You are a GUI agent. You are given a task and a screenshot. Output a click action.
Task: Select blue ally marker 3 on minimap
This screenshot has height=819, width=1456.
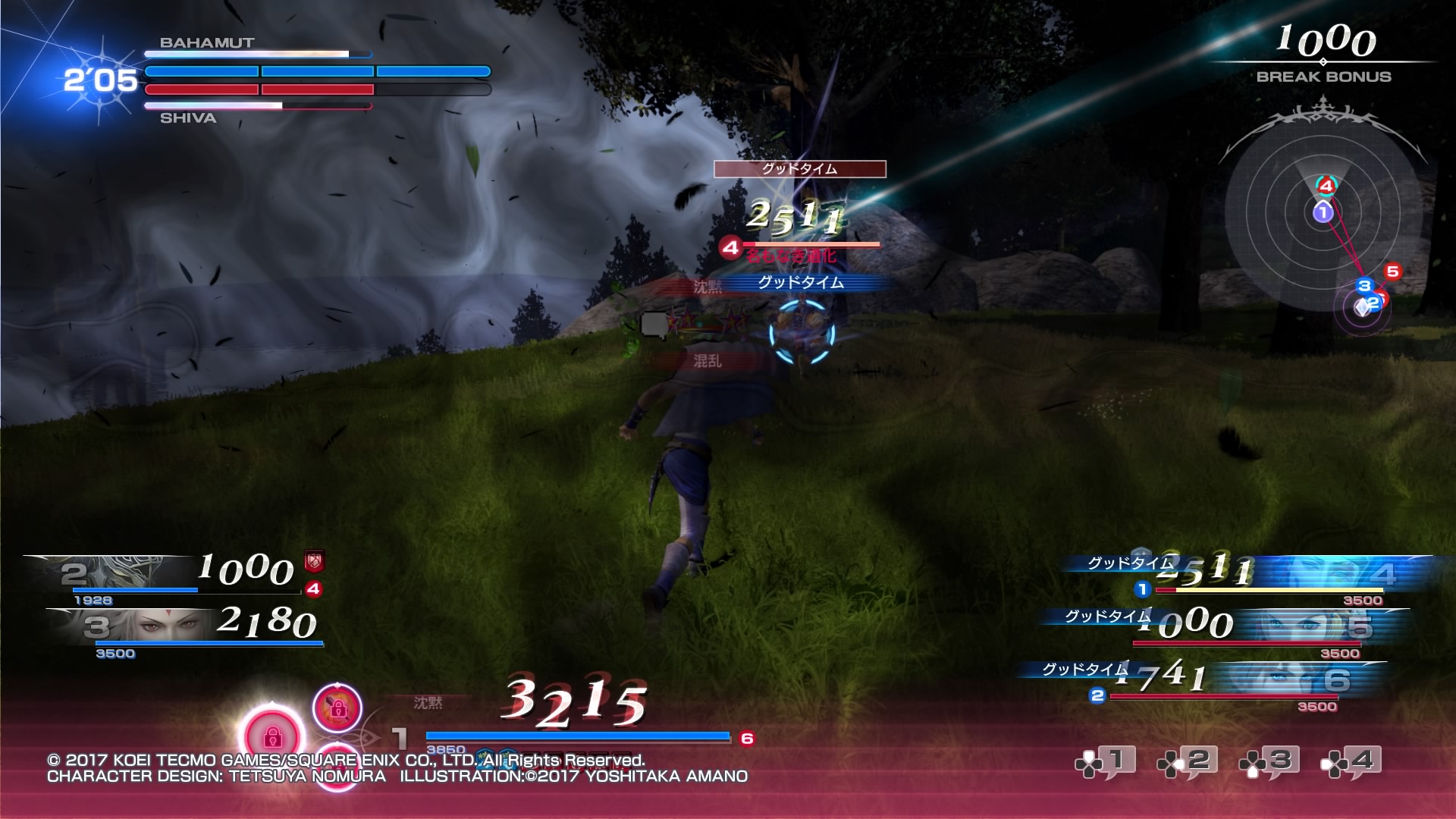(x=1364, y=286)
